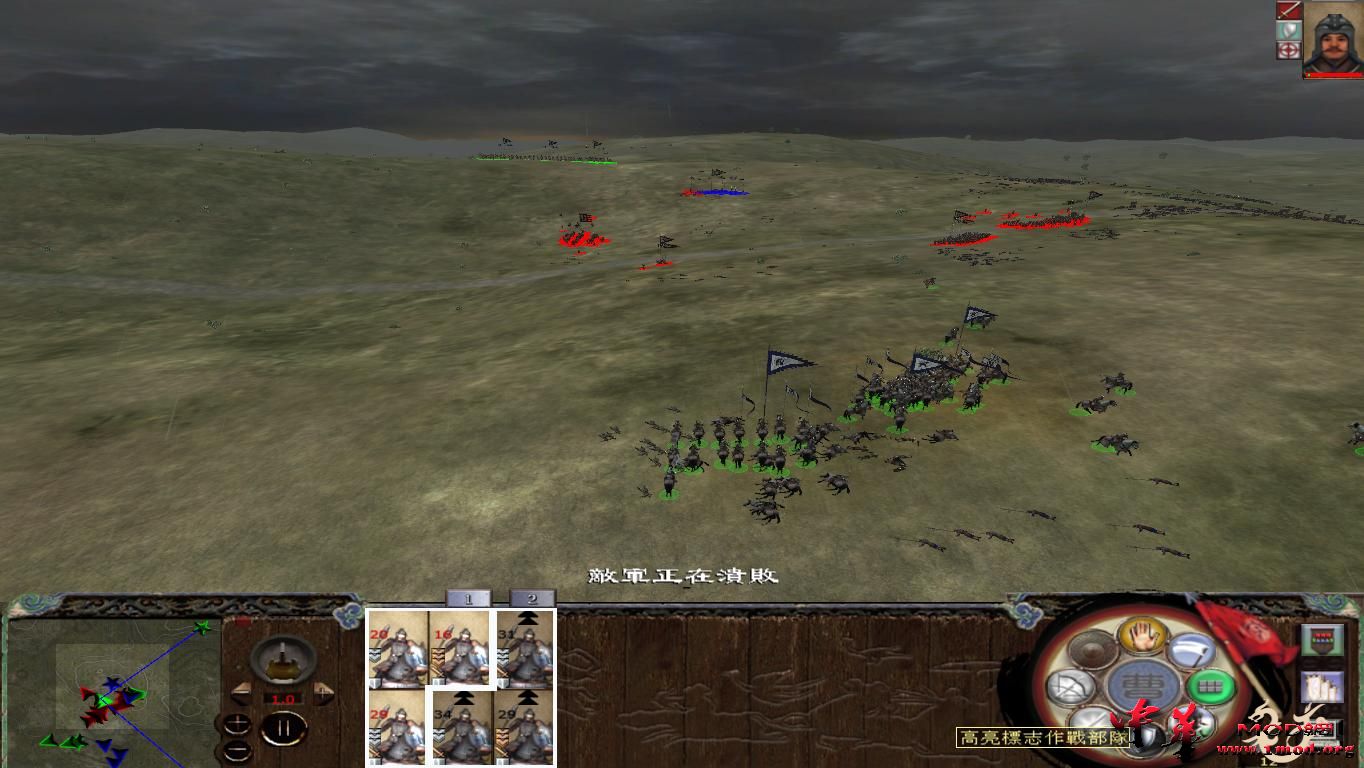Pause the battle with the pause button
The height and width of the screenshot is (768, 1364).
tap(285, 726)
